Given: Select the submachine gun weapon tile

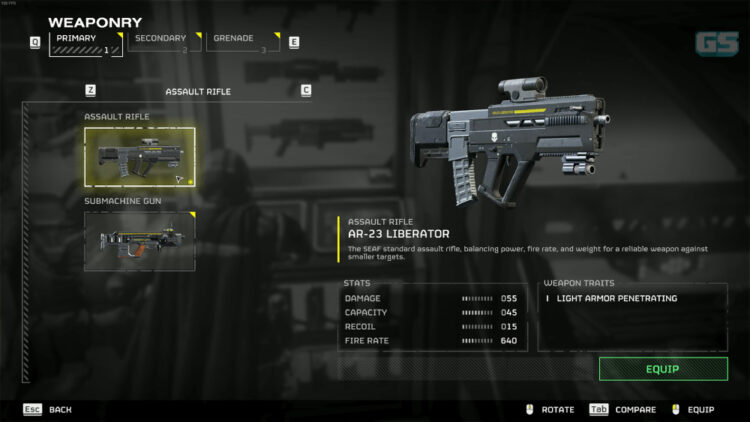Looking at the screenshot, I should pyautogui.click(x=139, y=240).
